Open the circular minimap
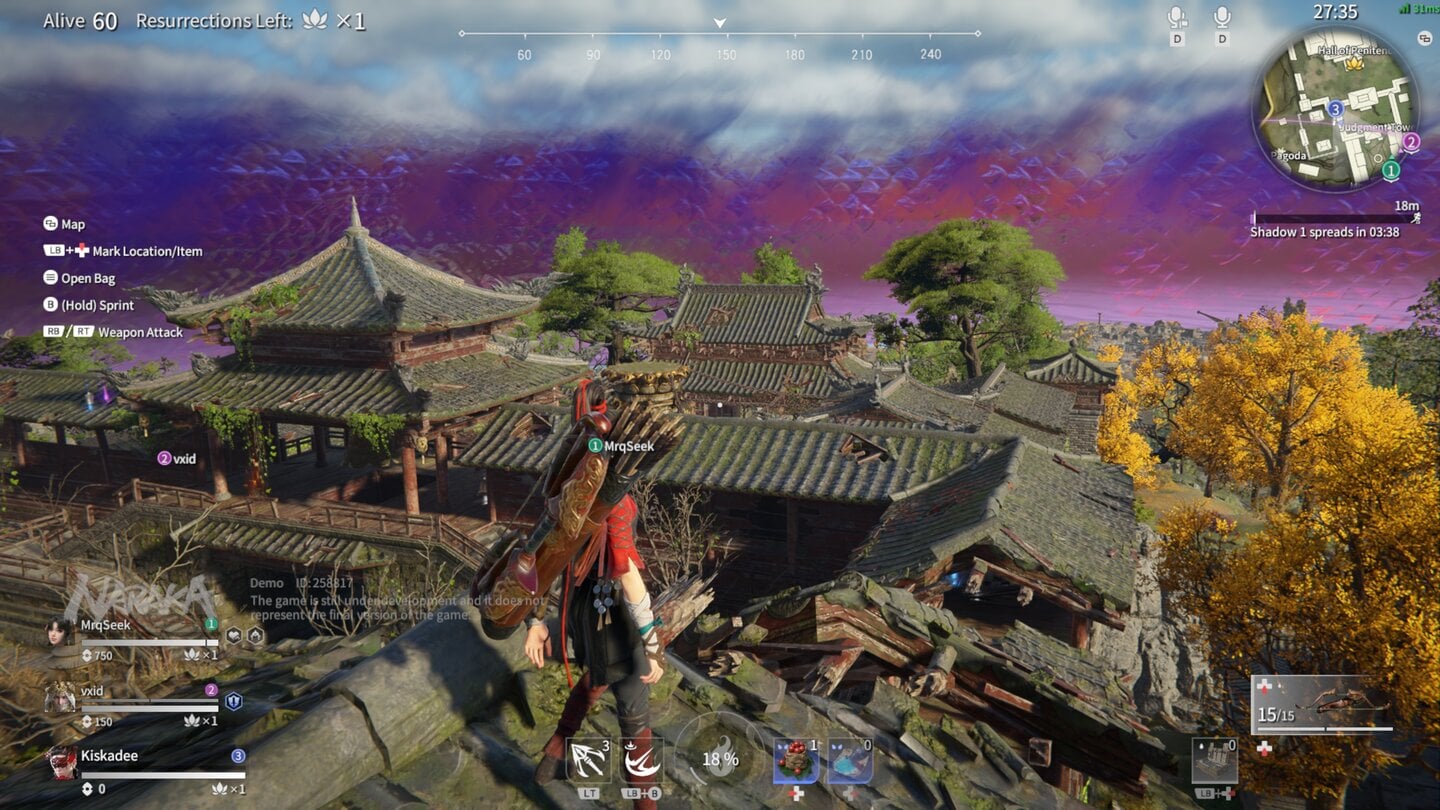 coord(1334,108)
